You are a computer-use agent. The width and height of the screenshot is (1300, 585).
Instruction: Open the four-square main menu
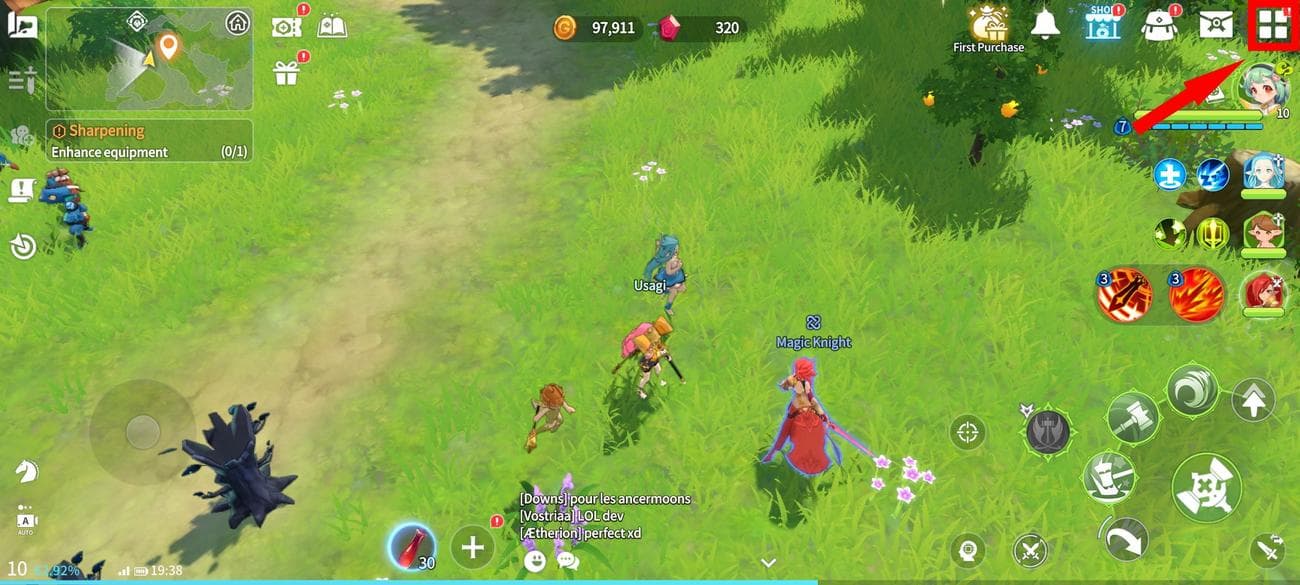1272,25
